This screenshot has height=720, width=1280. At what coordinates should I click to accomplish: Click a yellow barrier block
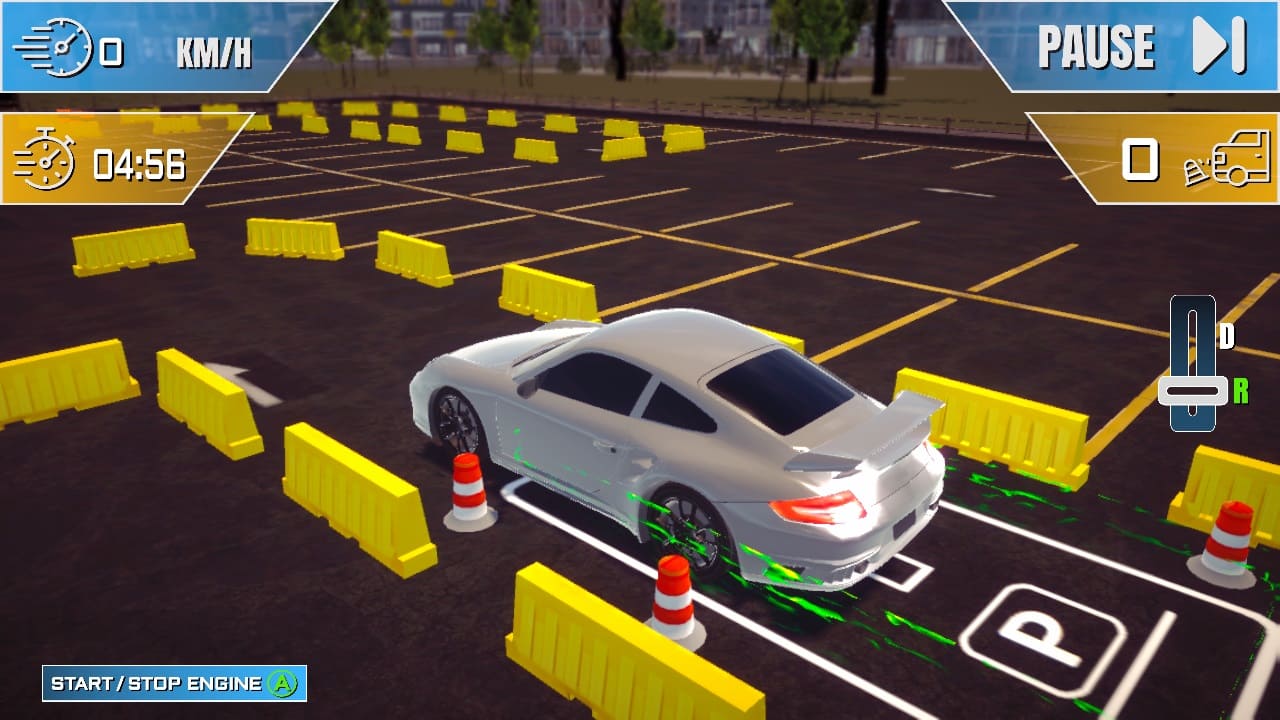click(x=350, y=490)
